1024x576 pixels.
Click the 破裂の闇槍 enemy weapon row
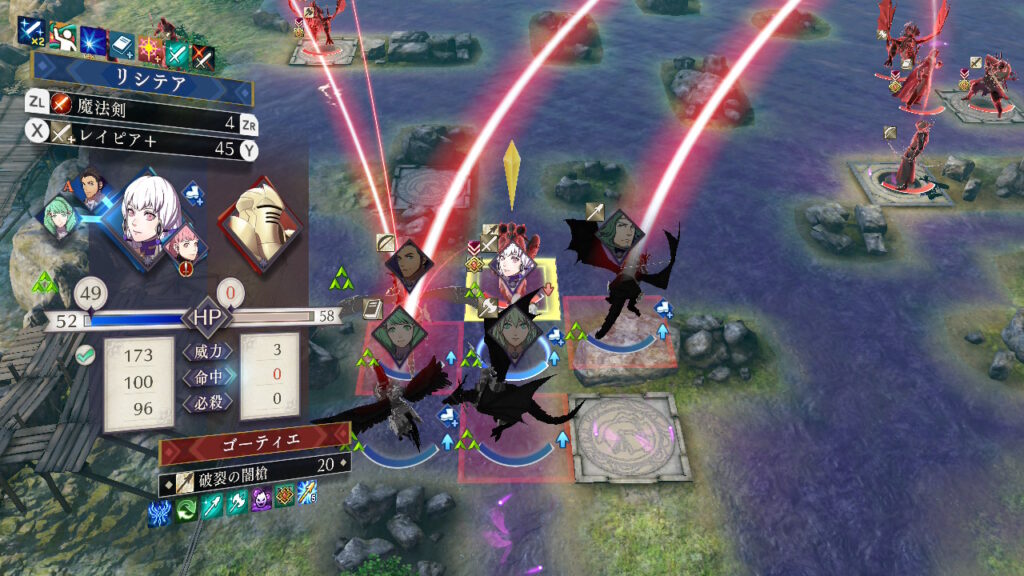click(262, 463)
